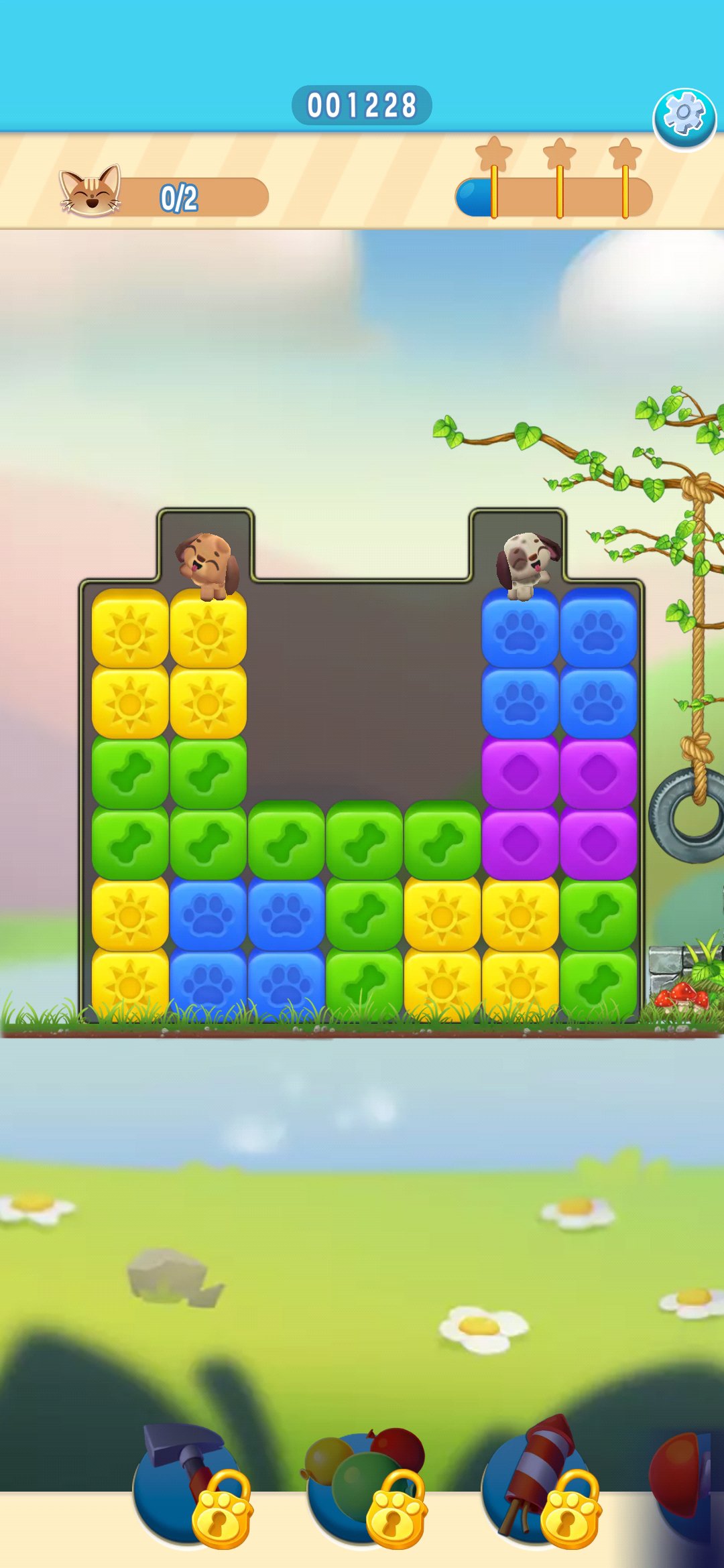The width and height of the screenshot is (724, 1568).
Task: Pop the blue paw block under the white puppy
Action: pos(520,631)
